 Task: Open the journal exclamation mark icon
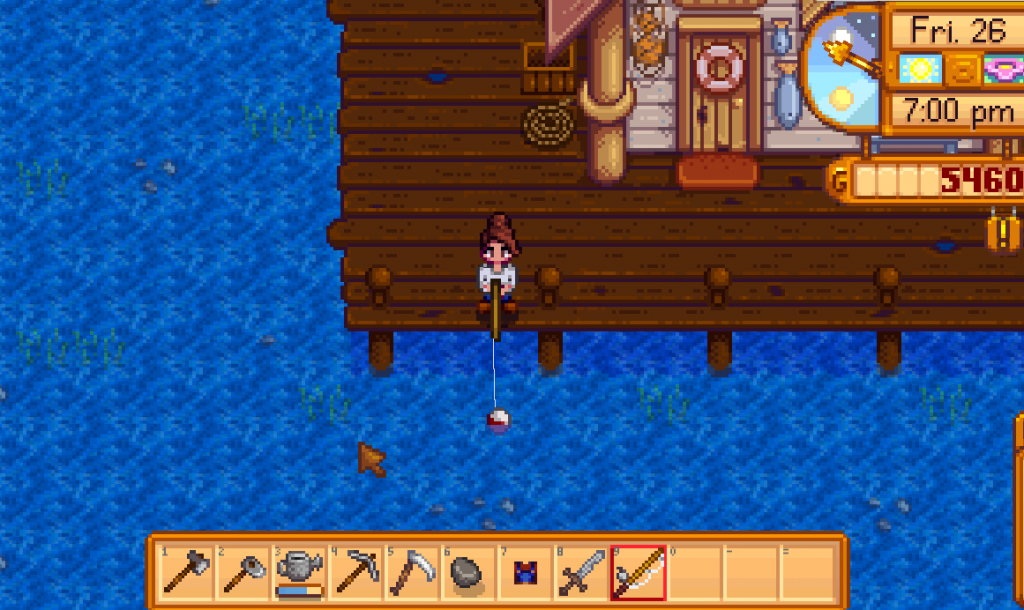[x=1003, y=234]
